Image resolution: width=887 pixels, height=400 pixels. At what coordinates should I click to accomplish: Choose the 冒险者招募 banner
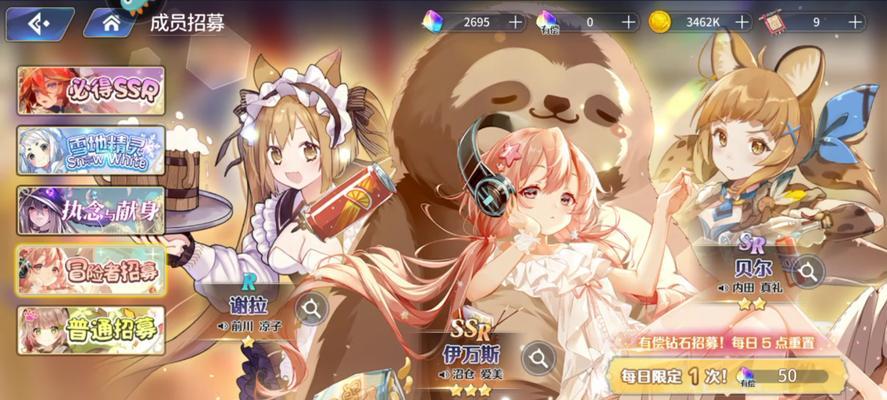(x=90, y=270)
